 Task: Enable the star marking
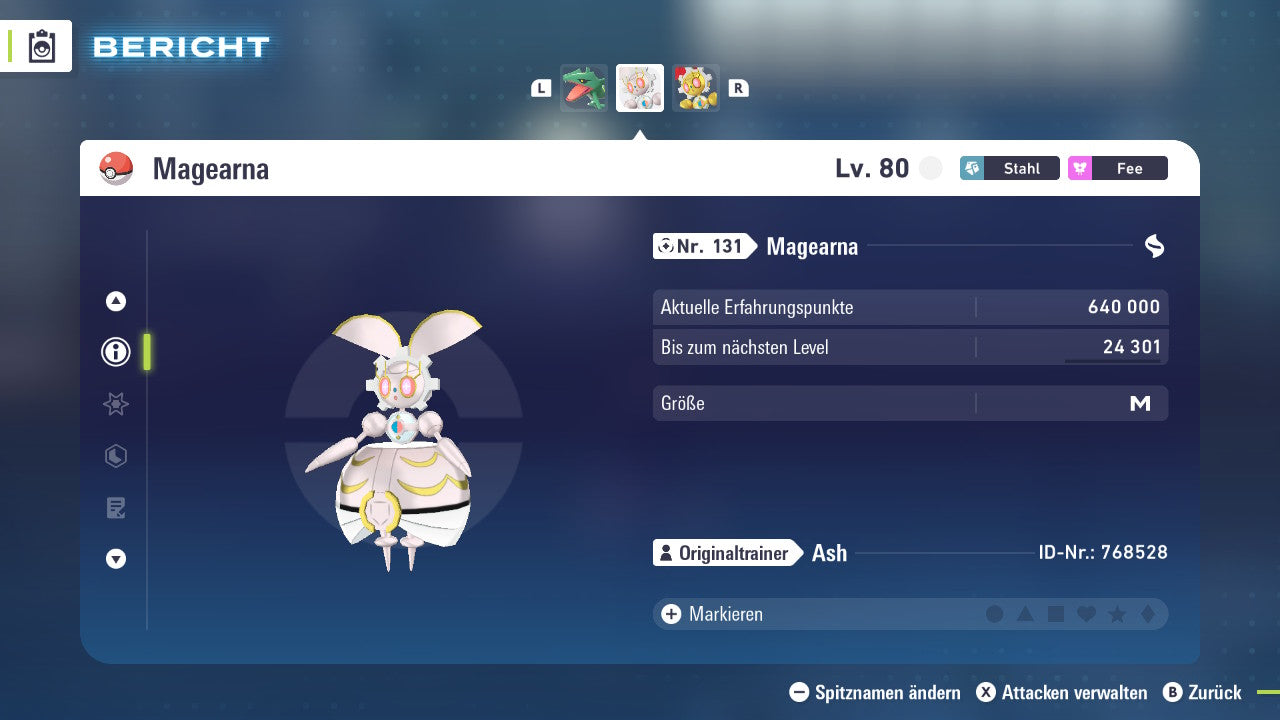pos(1115,613)
